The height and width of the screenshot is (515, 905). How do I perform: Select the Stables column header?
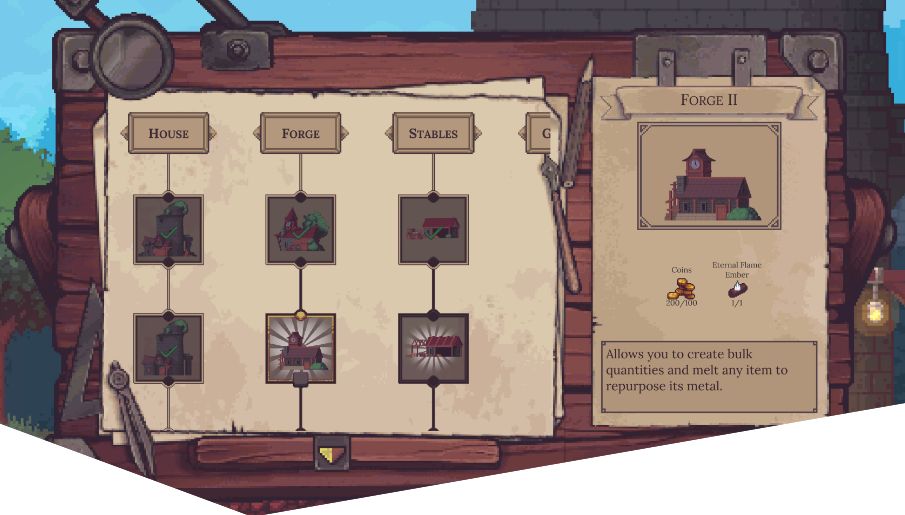[433, 133]
